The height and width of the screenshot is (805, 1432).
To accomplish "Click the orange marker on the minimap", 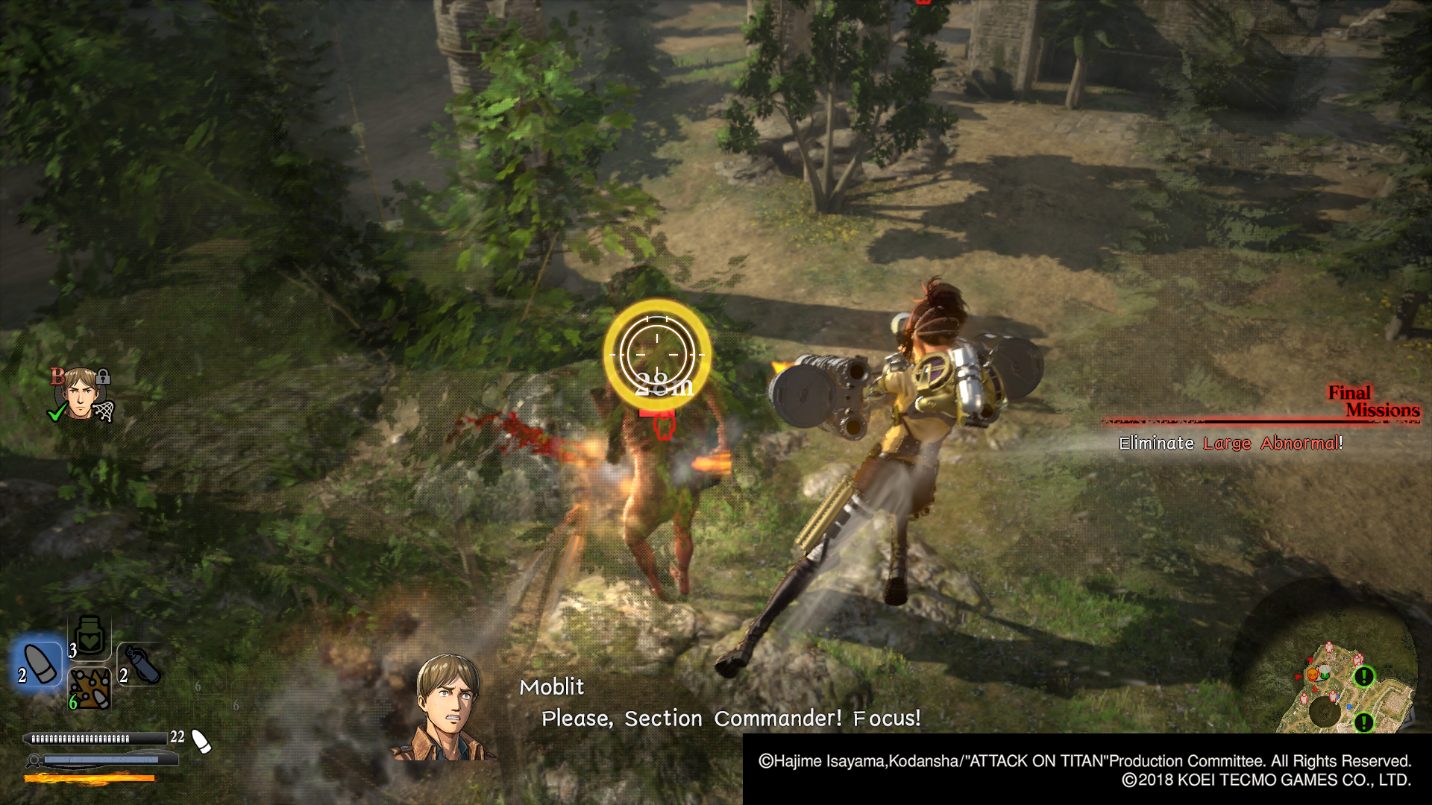I will [1313, 674].
